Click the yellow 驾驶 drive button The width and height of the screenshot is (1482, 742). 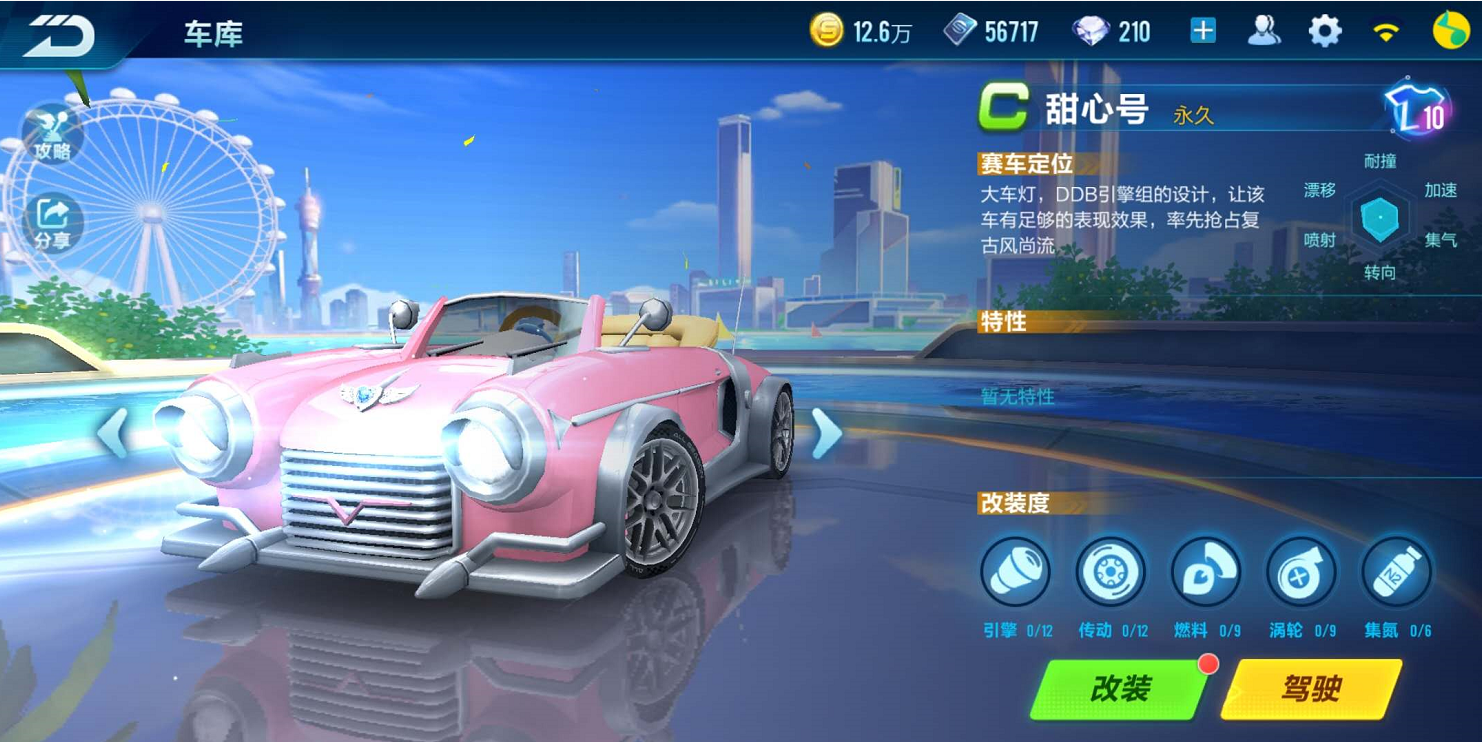click(1310, 689)
